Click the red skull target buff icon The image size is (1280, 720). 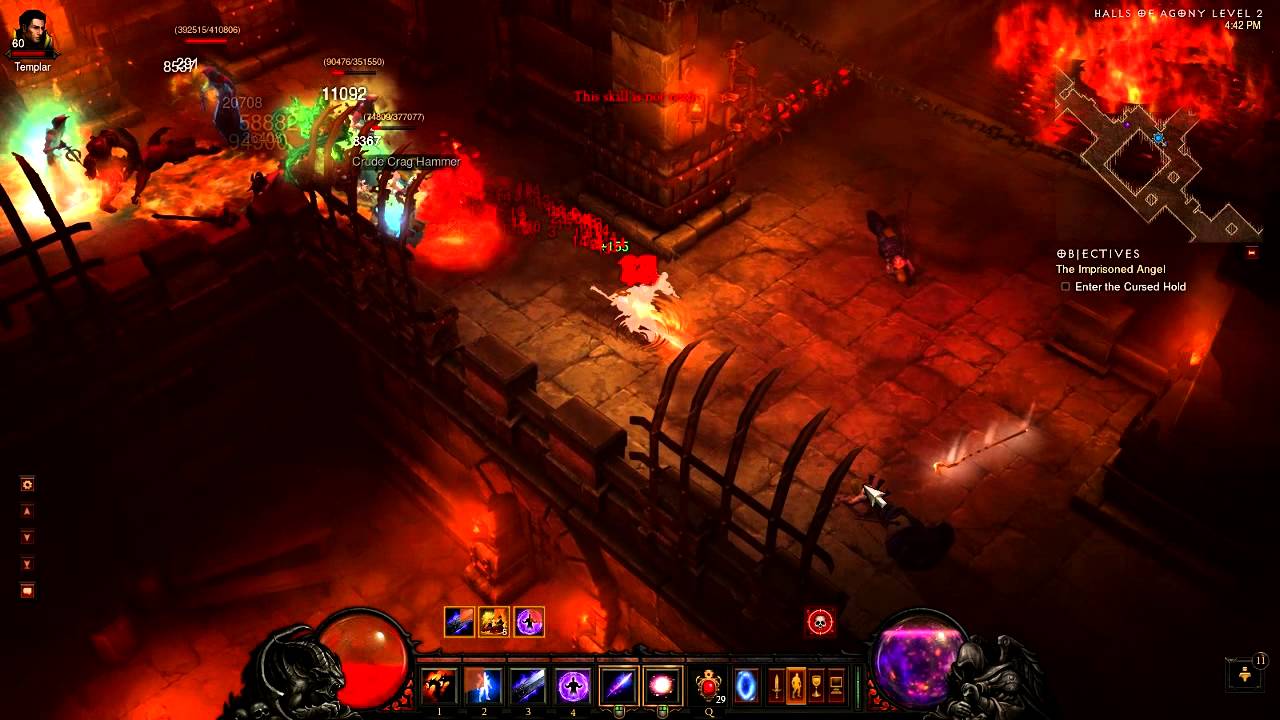click(x=820, y=622)
